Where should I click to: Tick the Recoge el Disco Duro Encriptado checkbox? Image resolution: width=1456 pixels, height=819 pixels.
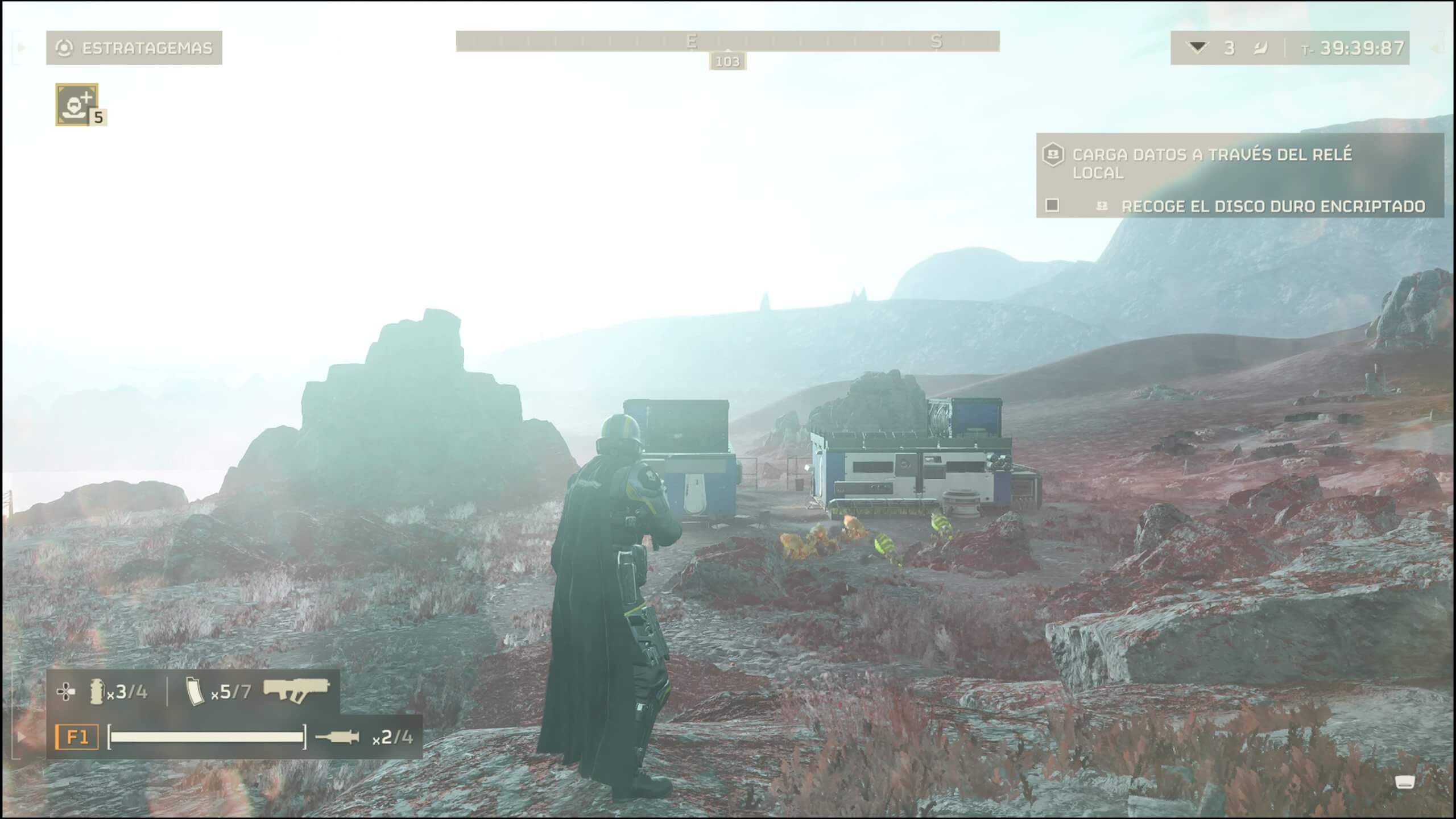pos(1052,205)
